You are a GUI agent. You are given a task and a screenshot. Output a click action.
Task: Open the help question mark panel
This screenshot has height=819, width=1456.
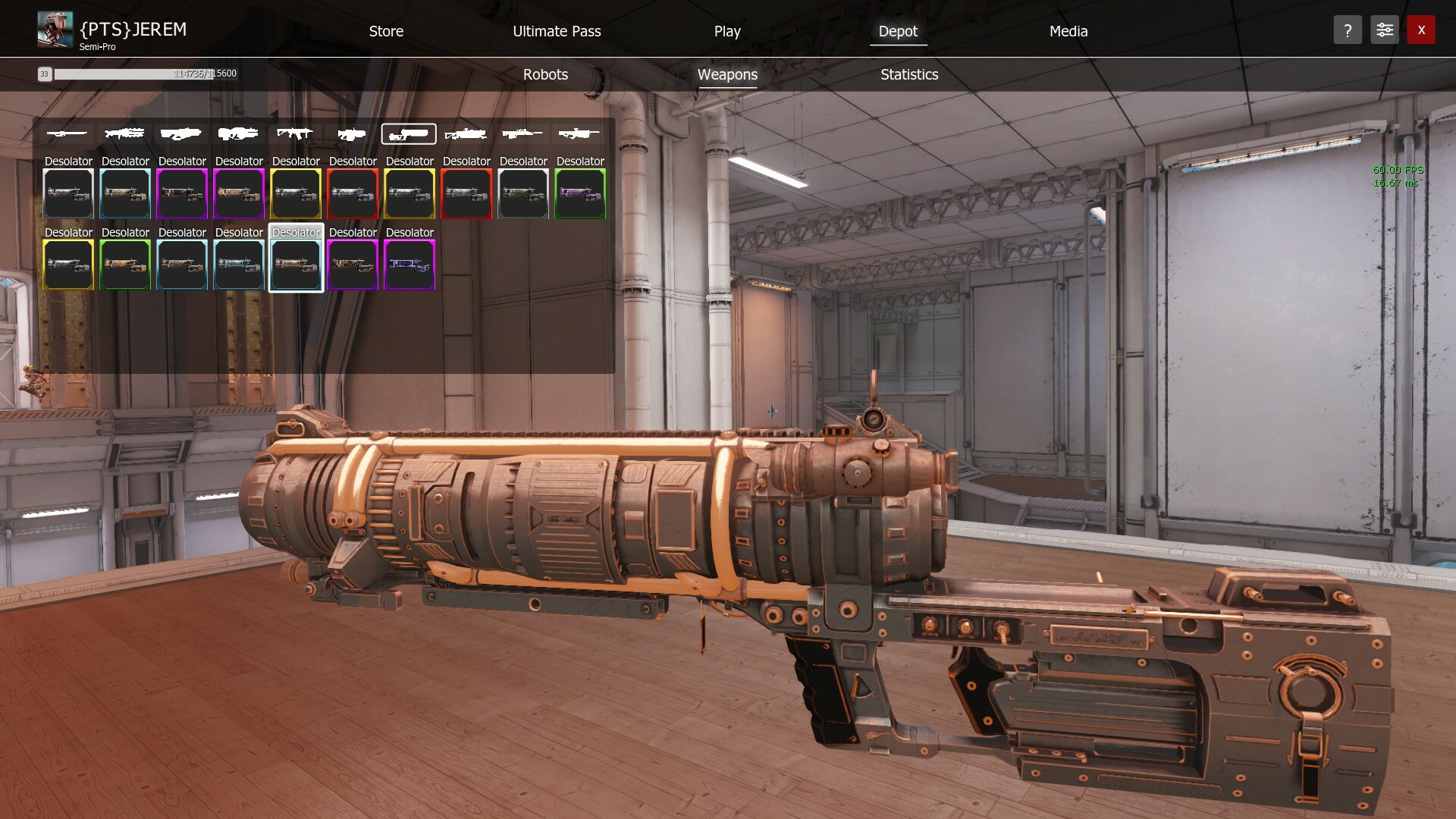[x=1348, y=30]
